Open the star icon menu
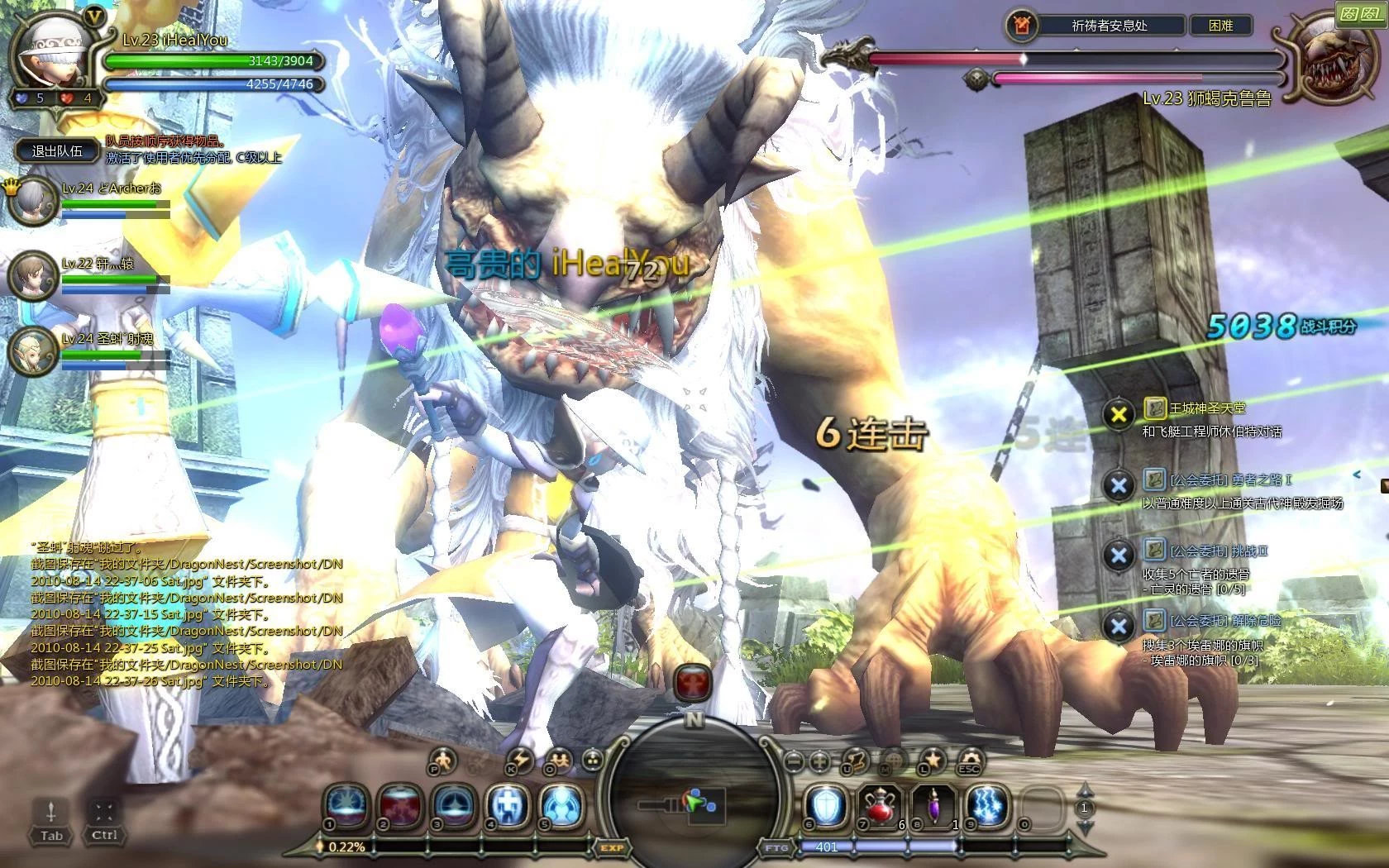This screenshot has width=1389, height=868. 932,759
